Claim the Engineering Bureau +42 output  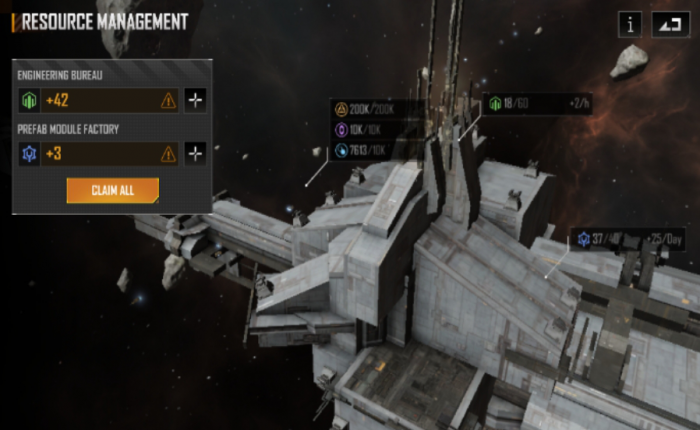click(x=98, y=100)
